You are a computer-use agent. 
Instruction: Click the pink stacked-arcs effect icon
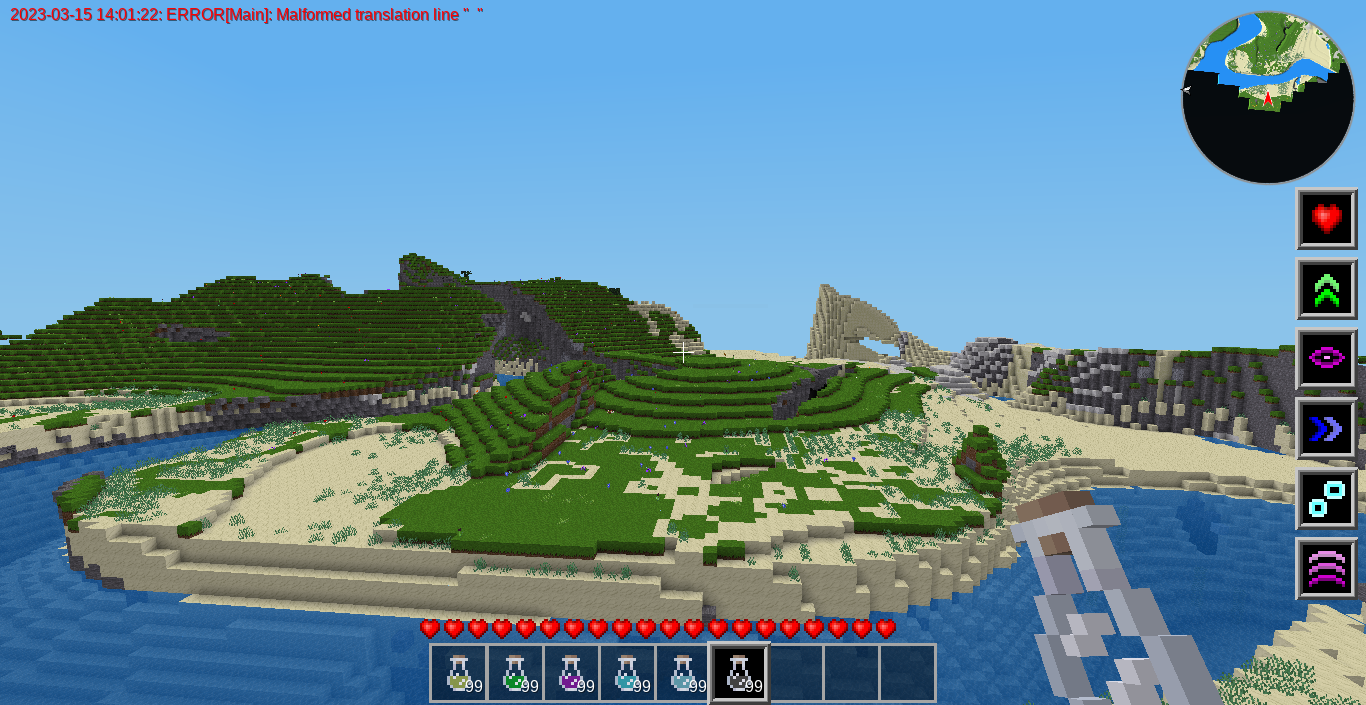click(x=1326, y=569)
